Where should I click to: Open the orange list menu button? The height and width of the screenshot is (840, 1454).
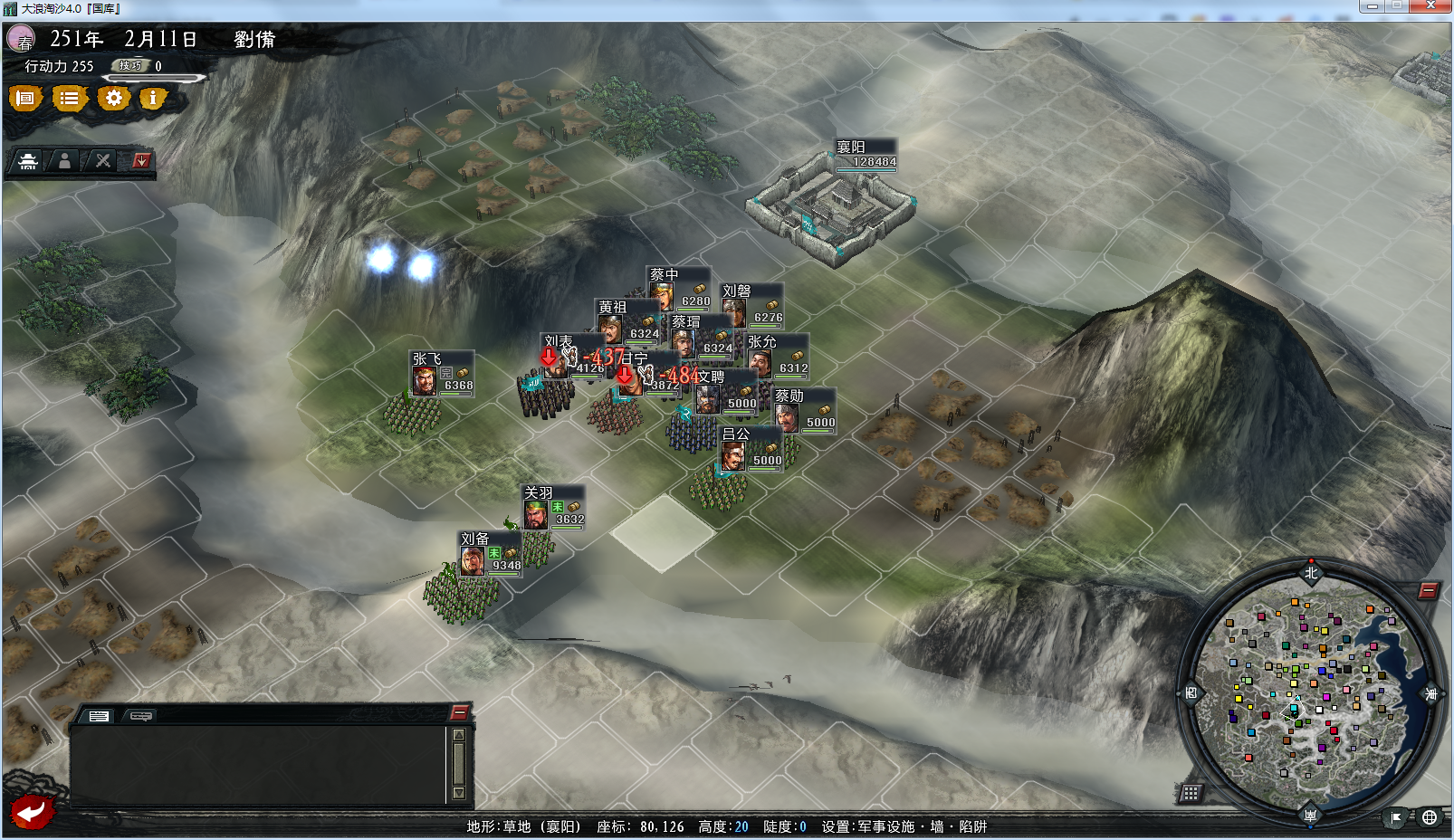coord(69,98)
